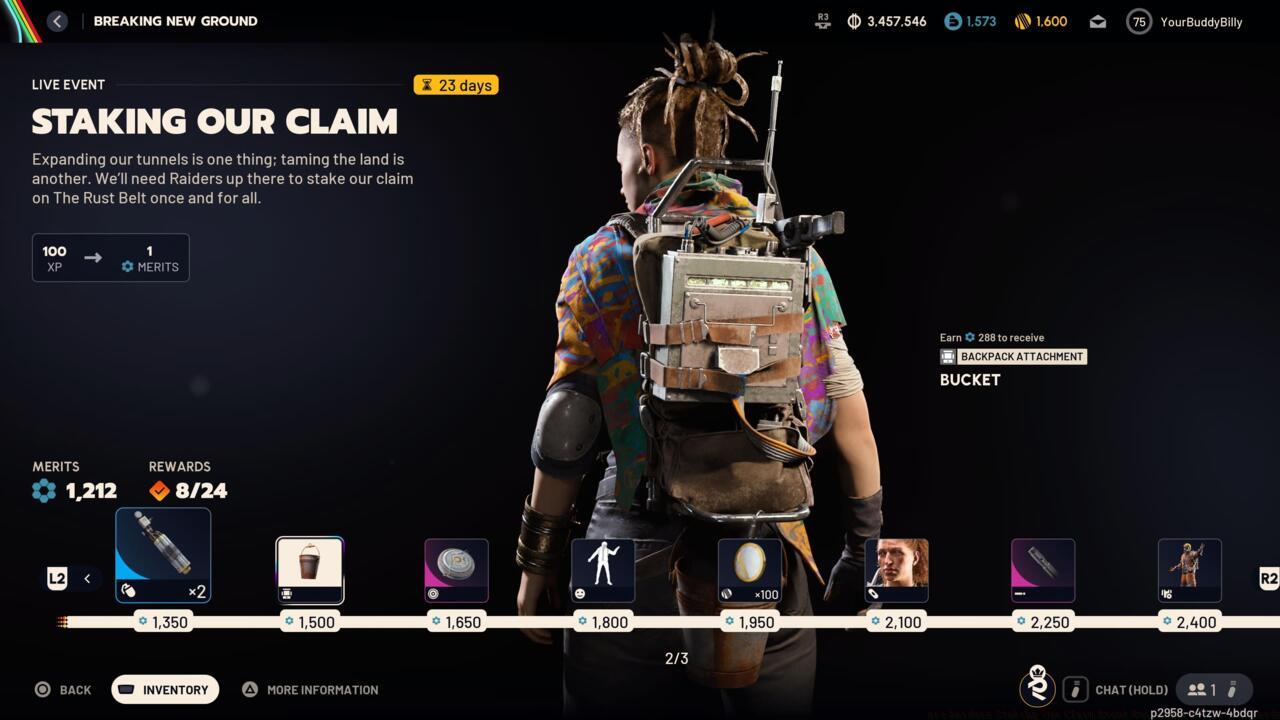The width and height of the screenshot is (1280, 720).
Task: Switch to the INVENTORY section
Action: coord(164,689)
